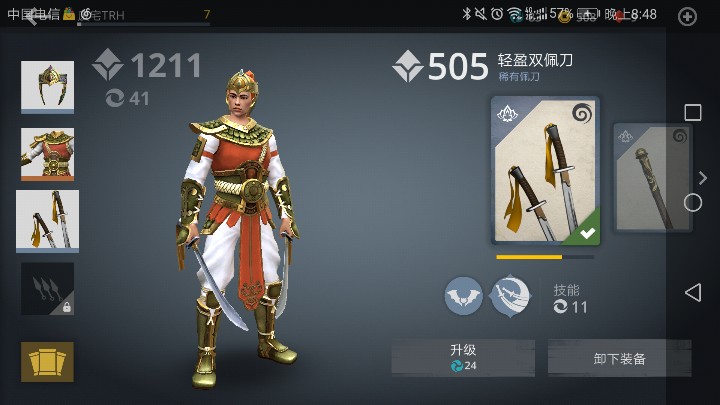
Task: Select the equipped dual sabers card
Action: tap(545, 171)
